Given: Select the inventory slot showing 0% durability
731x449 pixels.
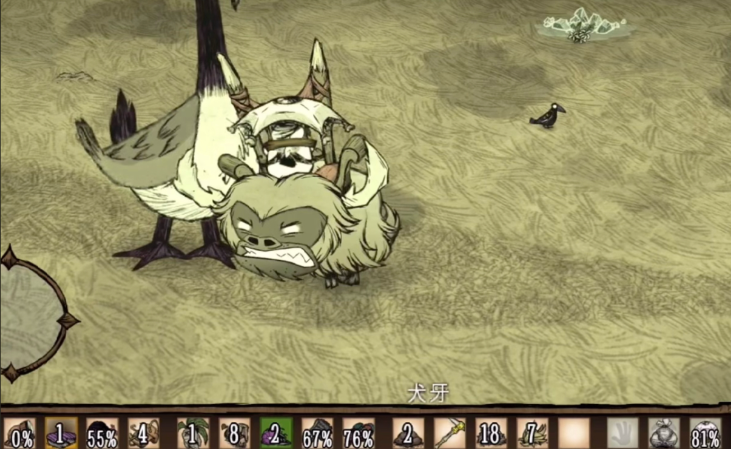Looking at the screenshot, I should [x=20, y=434].
